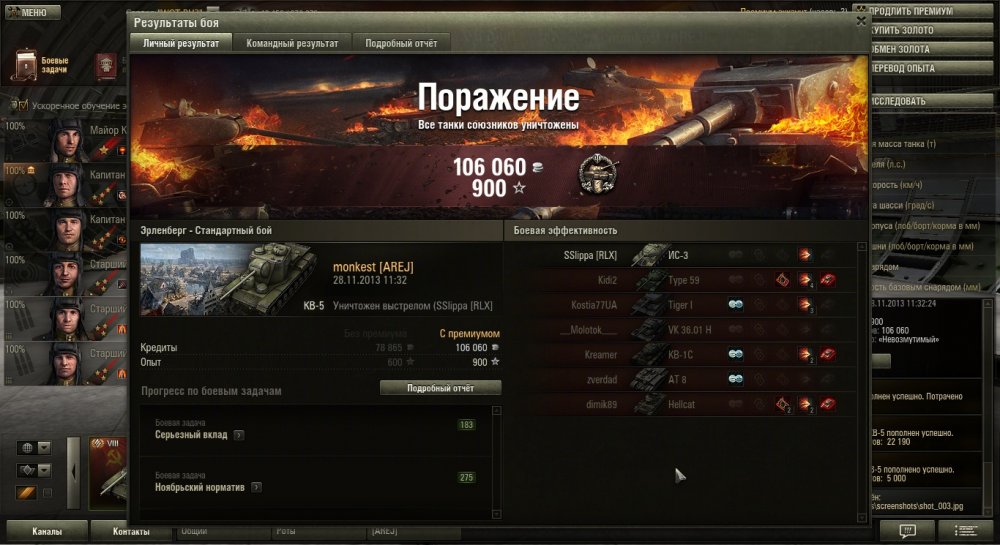Select the SSlippa [RLX] ИС-3 row
The image size is (1000, 545).
[680, 255]
